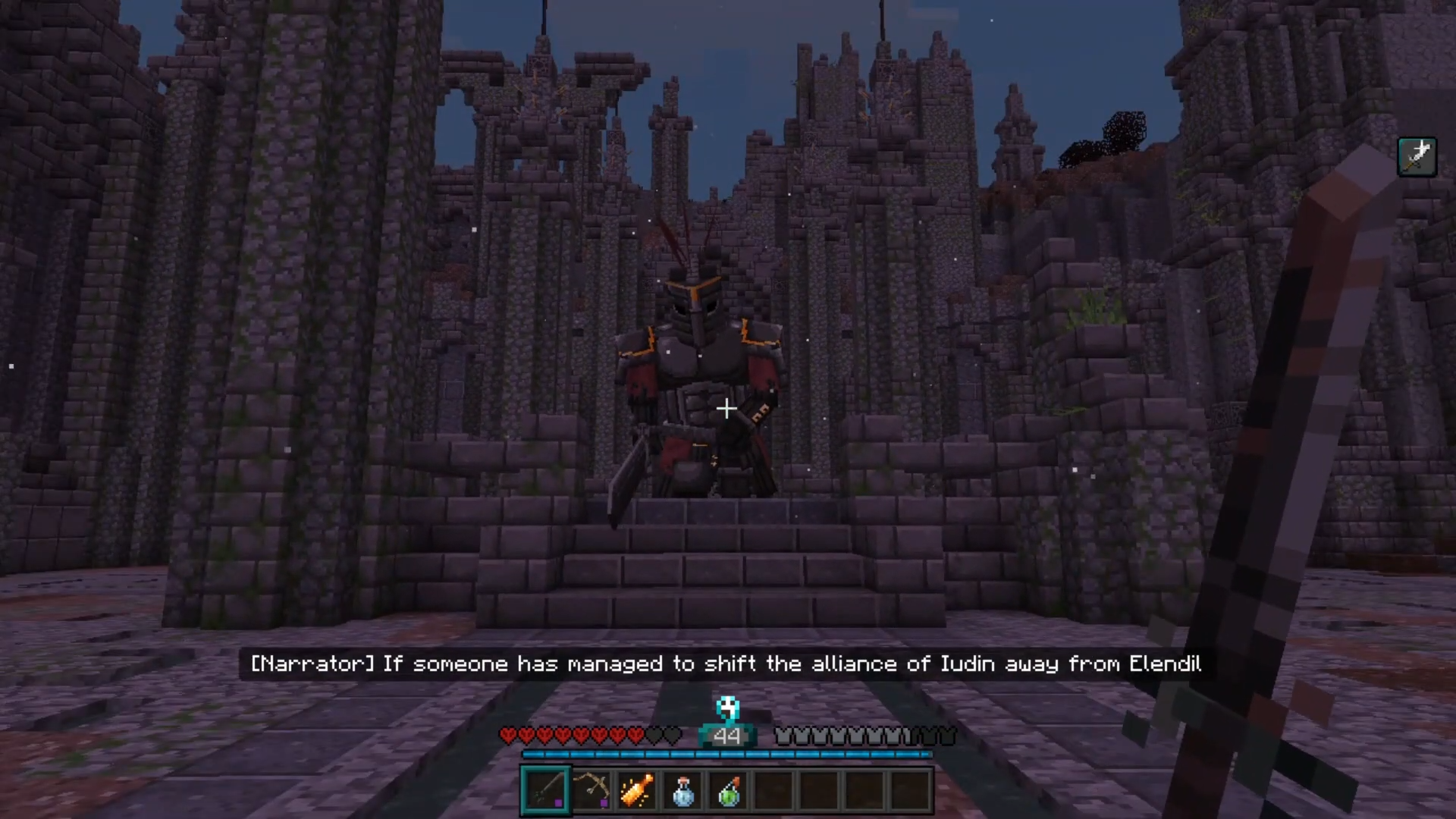Pick the green potion hotbar slot

pos(729,790)
